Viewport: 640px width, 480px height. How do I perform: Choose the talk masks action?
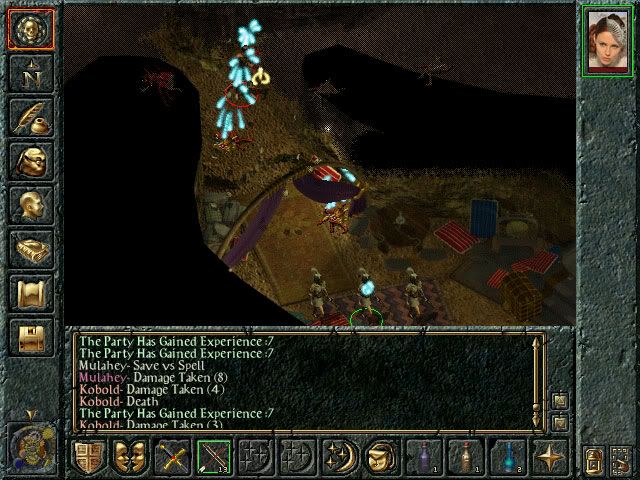point(130,457)
